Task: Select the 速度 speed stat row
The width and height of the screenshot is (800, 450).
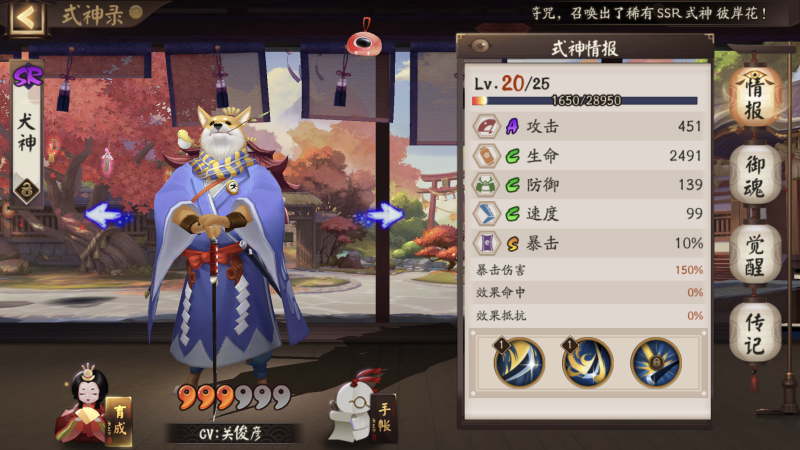Action: point(588,214)
